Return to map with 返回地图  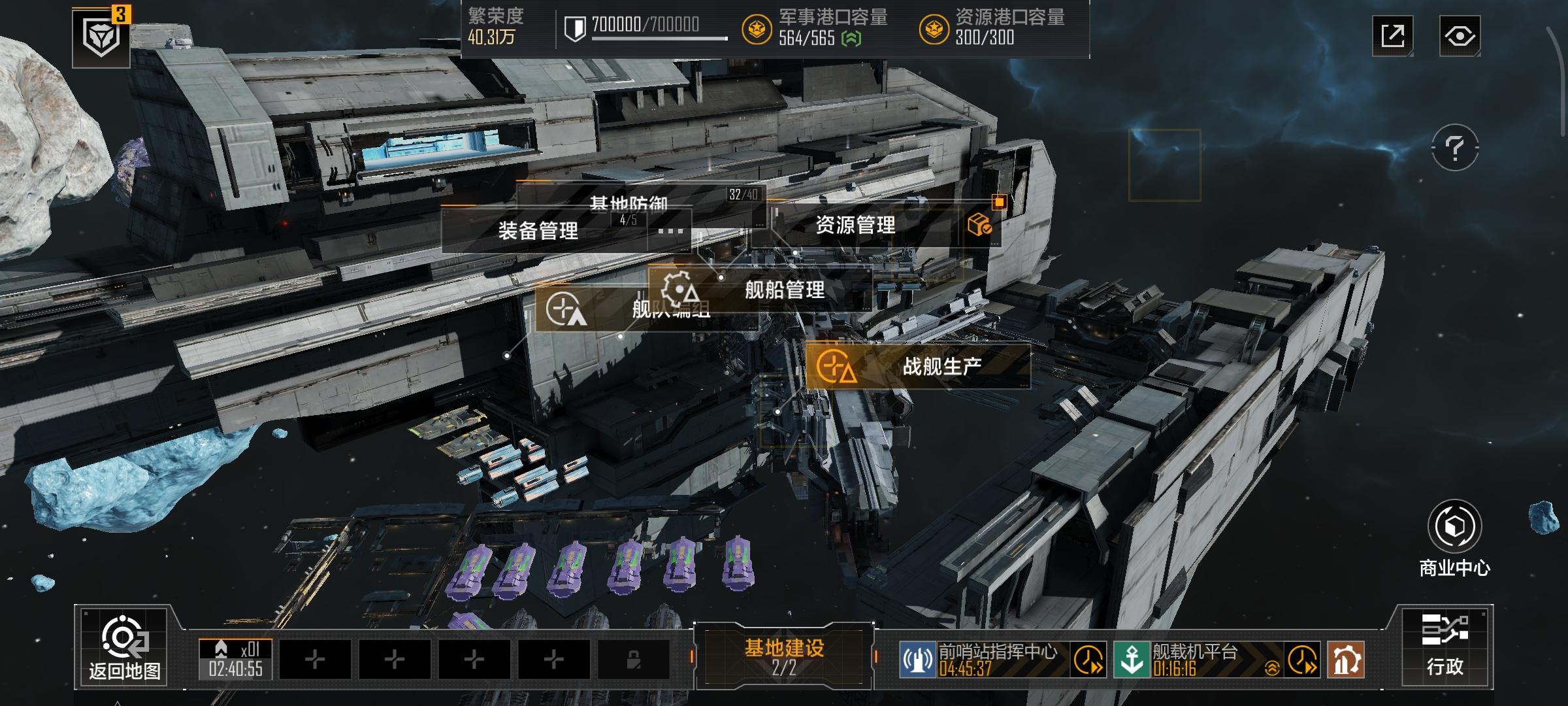point(124,647)
